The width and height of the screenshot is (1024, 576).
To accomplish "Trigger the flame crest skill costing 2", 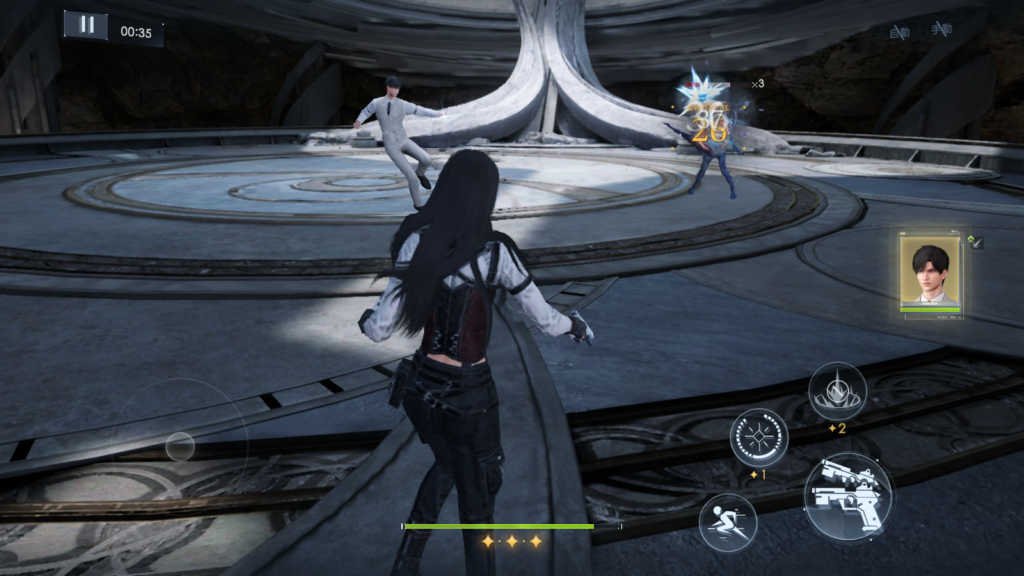I will (837, 391).
